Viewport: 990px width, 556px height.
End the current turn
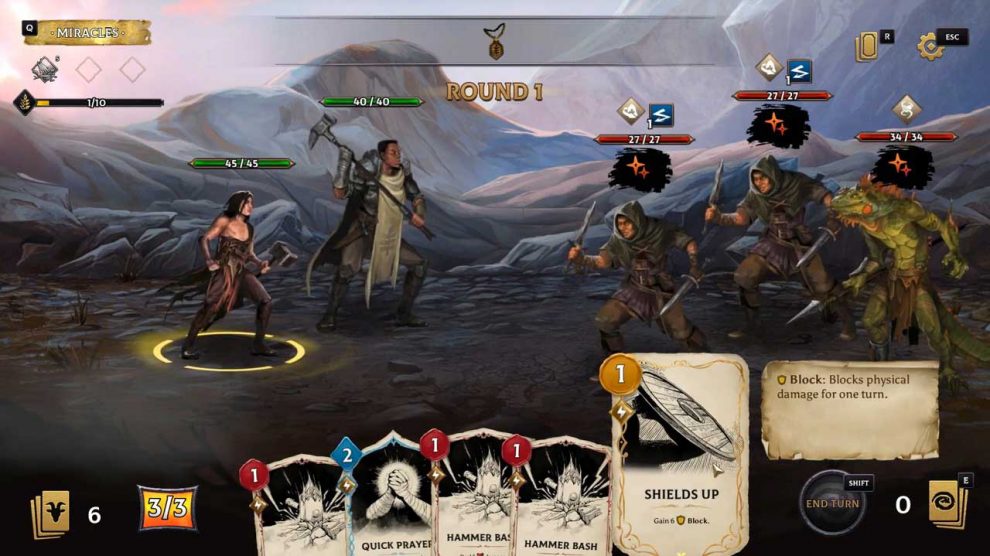coord(832,502)
